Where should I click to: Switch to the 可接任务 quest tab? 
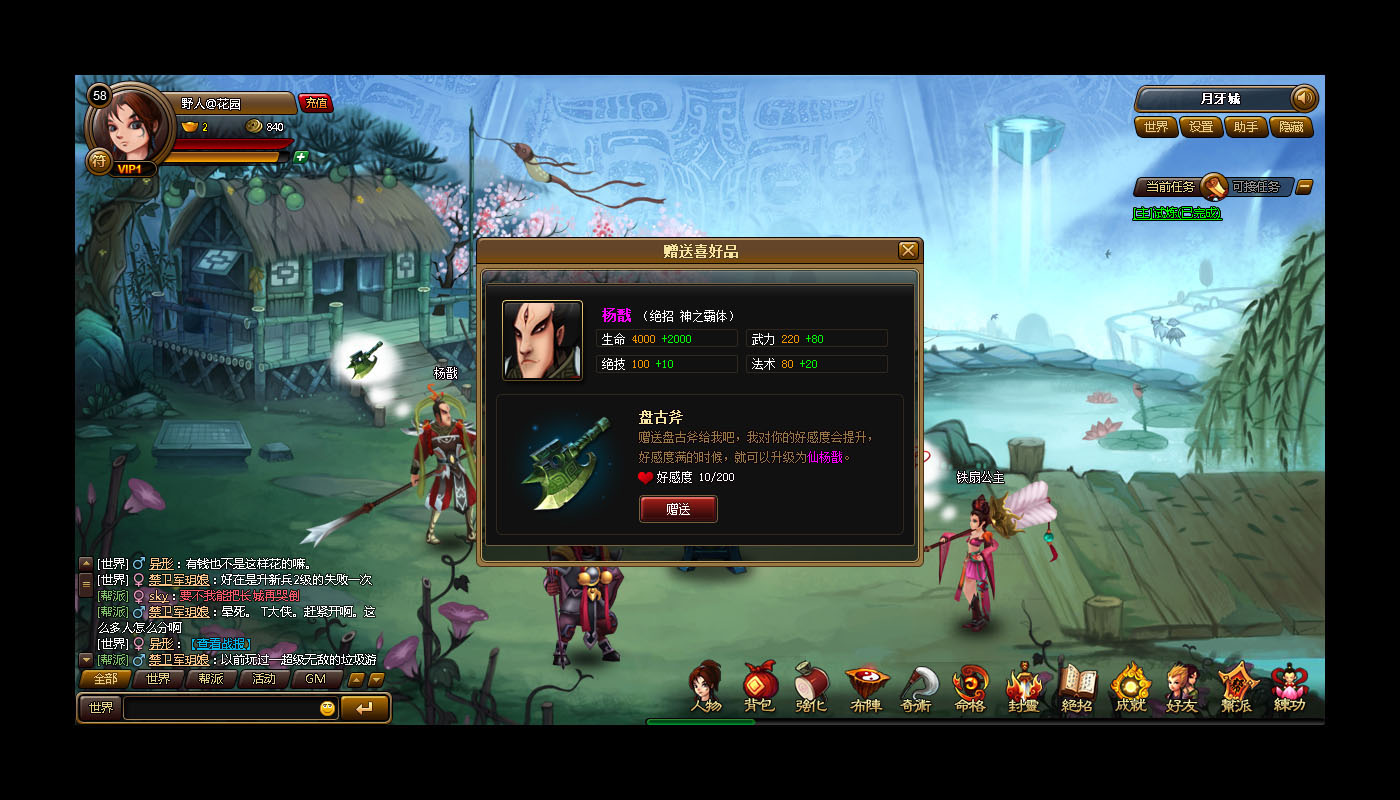(1255, 187)
